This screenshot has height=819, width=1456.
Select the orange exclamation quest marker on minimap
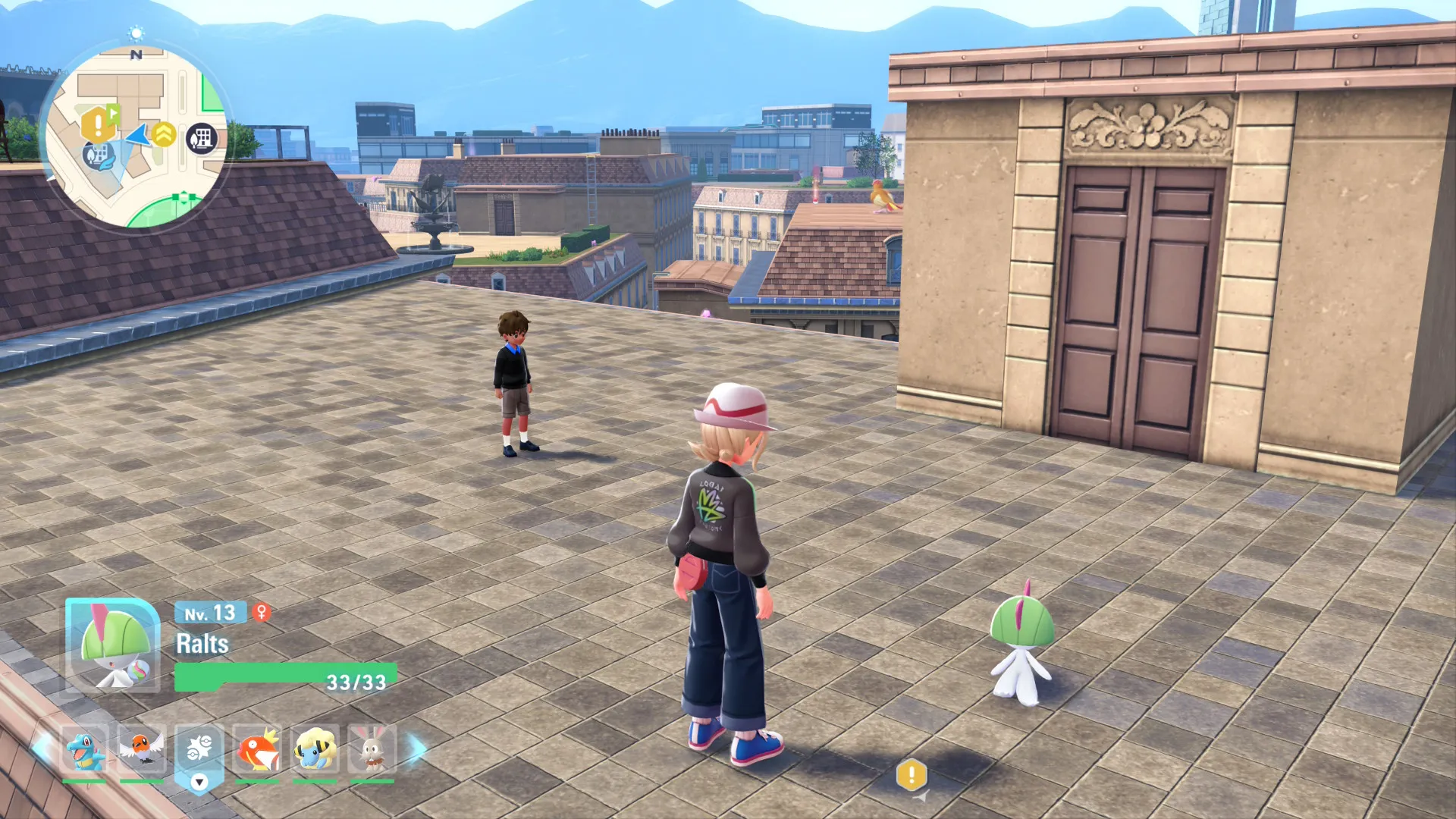point(98,124)
